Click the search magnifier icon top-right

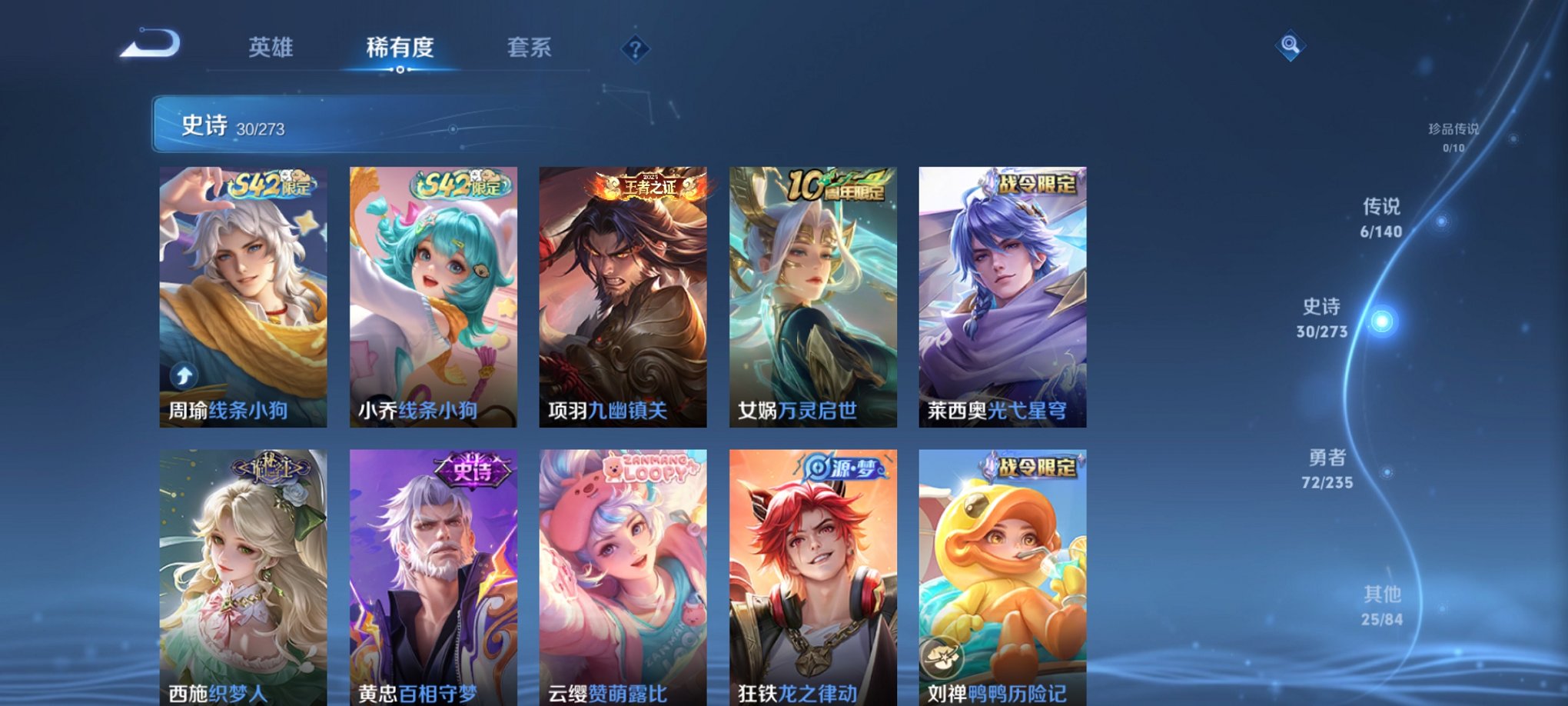(1291, 45)
